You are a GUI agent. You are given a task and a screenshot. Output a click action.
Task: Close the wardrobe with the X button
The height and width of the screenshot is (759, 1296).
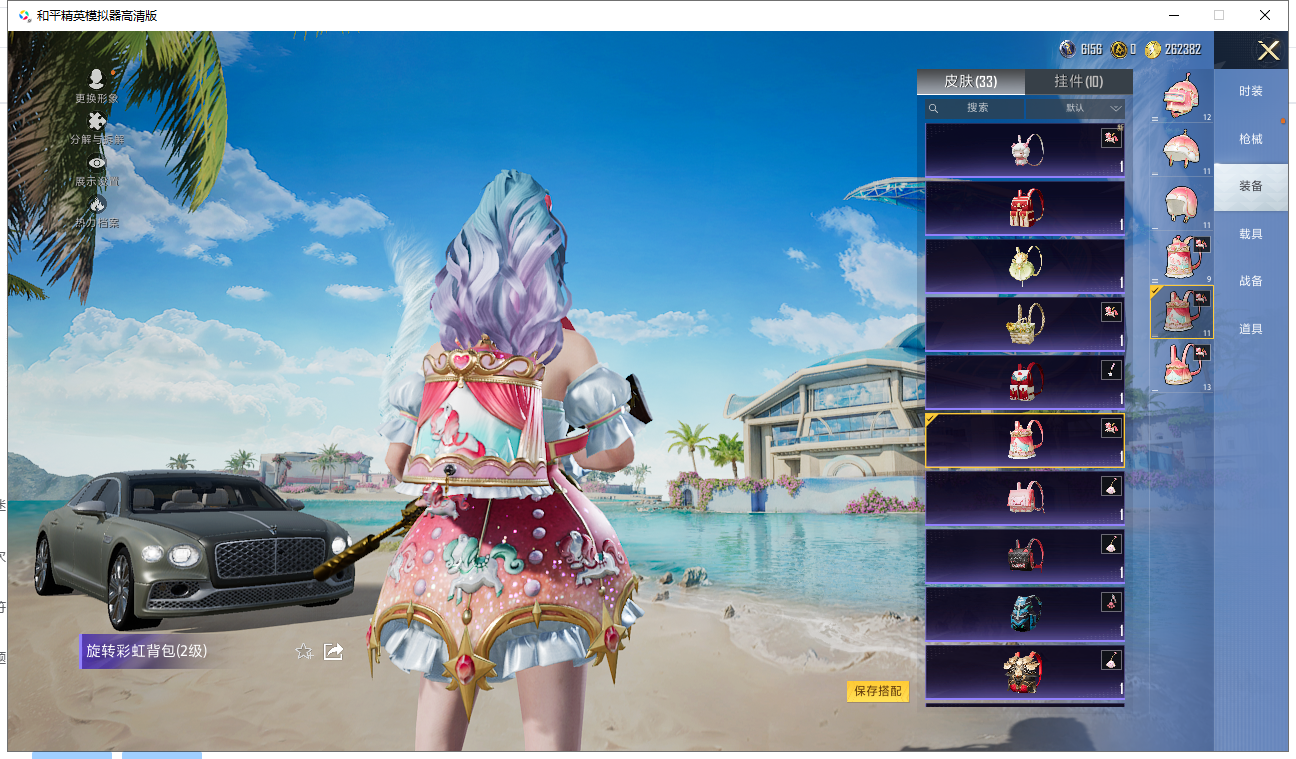(x=1268, y=51)
